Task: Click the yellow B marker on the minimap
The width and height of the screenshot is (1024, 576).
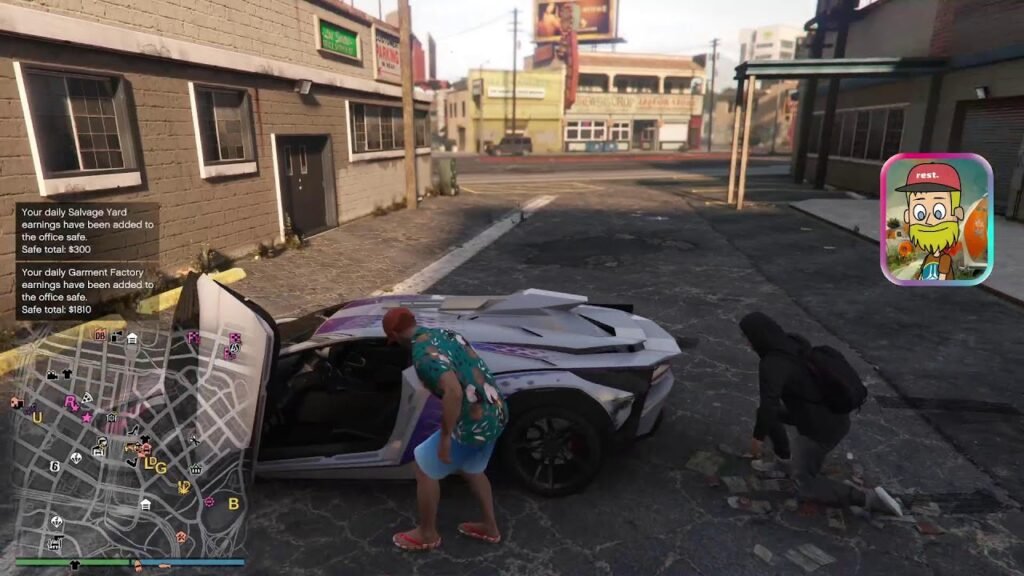Action: click(x=234, y=504)
